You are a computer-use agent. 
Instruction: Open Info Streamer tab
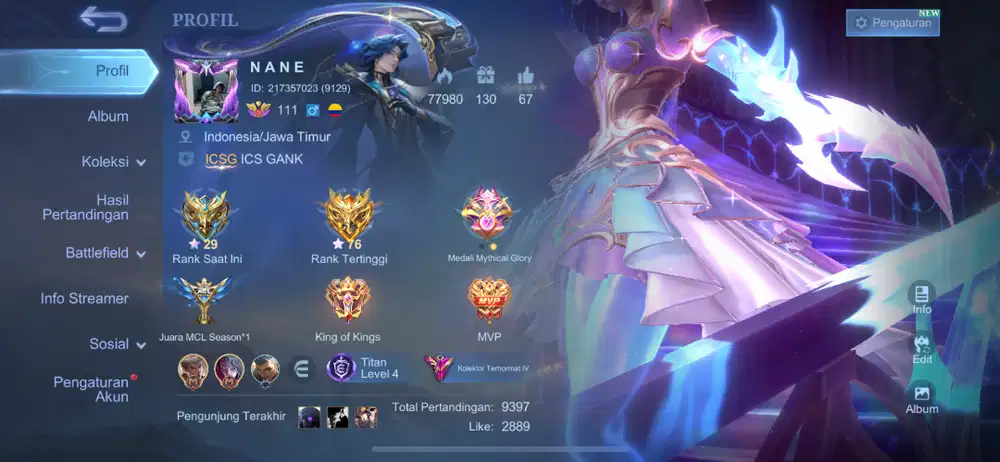[x=84, y=298]
